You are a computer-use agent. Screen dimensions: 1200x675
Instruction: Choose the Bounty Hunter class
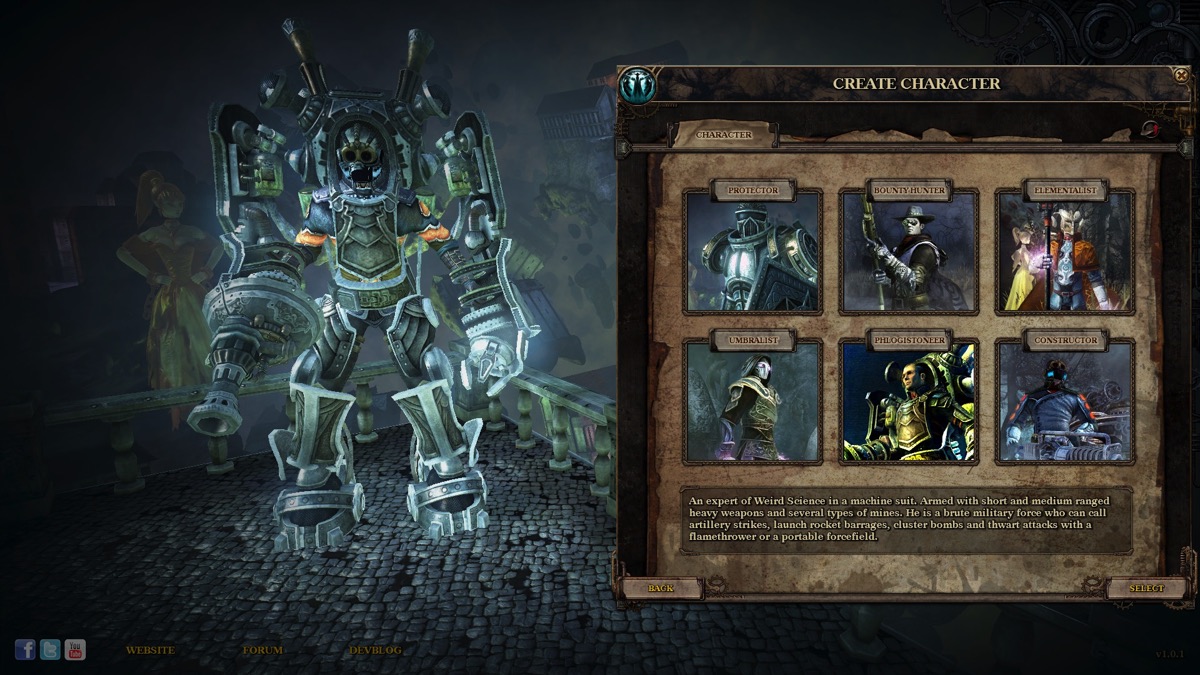[x=909, y=251]
